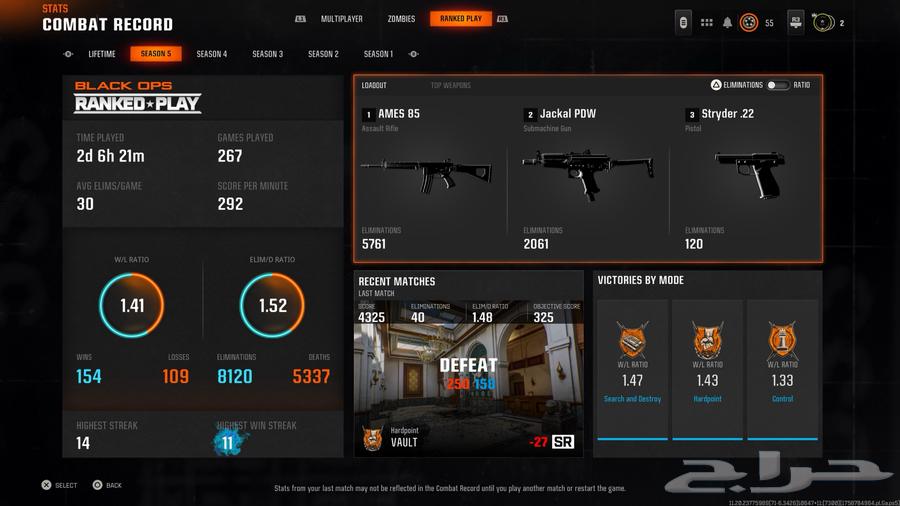Viewport: 900px width, 506px height.
Task: Open the Zombies stats tab
Action: pyautogui.click(x=401, y=19)
